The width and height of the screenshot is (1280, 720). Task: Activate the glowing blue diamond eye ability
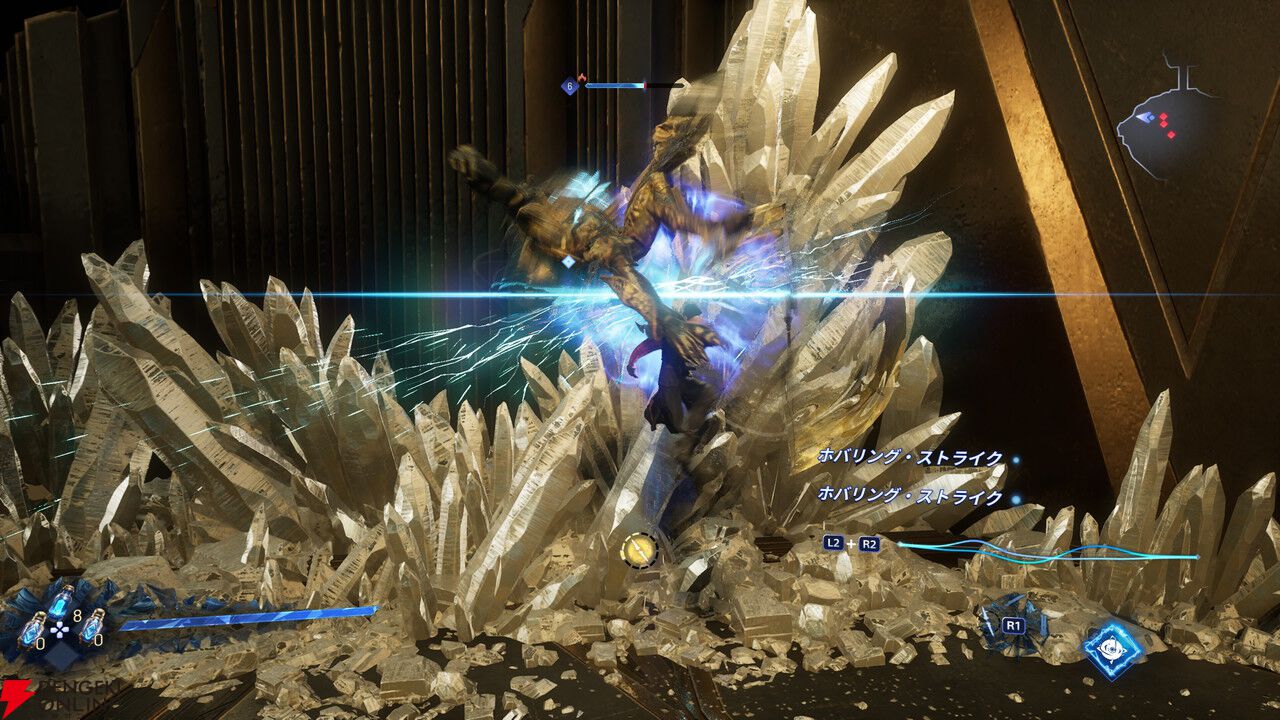point(1114,651)
